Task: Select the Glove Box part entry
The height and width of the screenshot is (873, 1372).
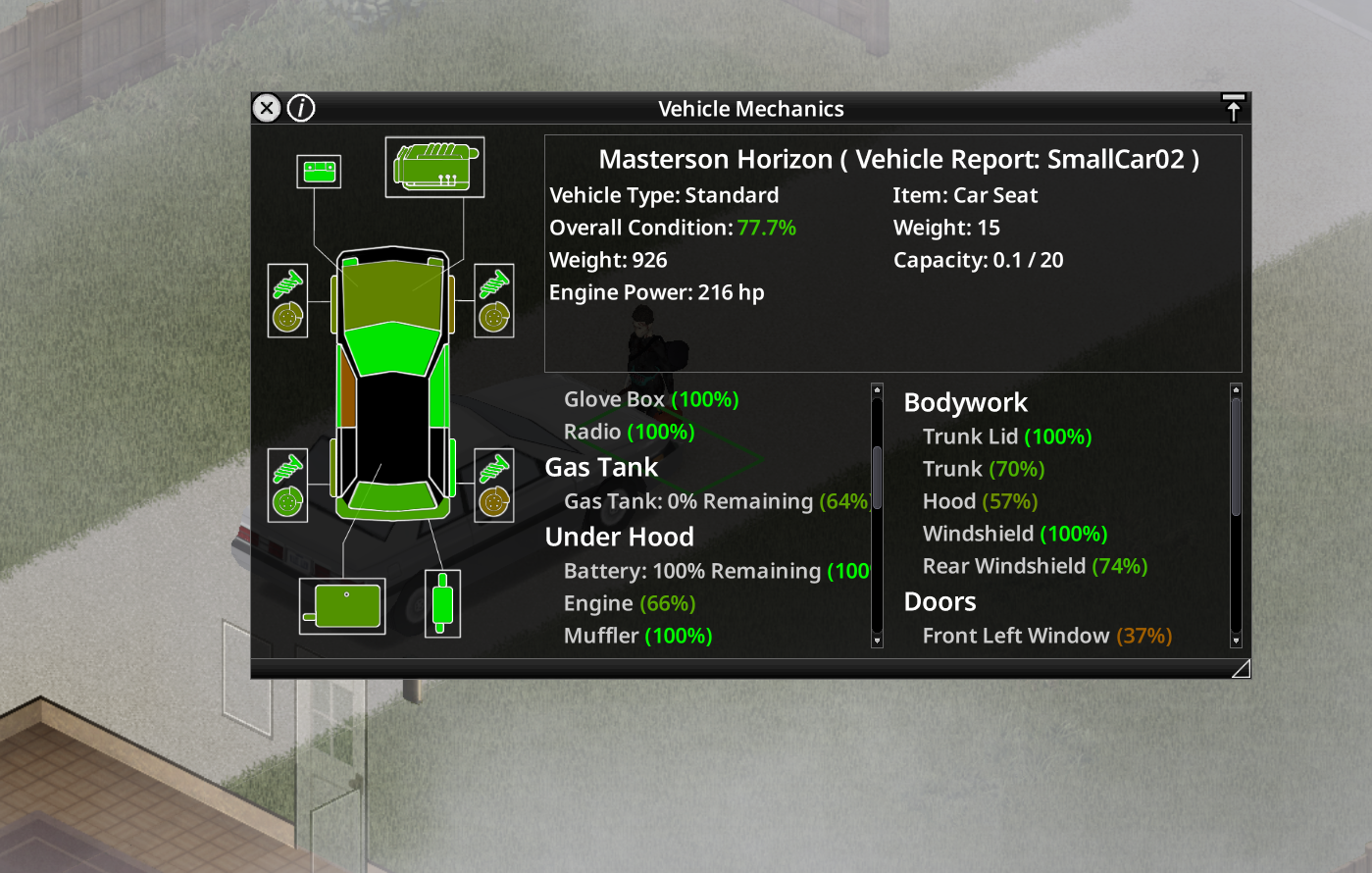Action: click(651, 399)
